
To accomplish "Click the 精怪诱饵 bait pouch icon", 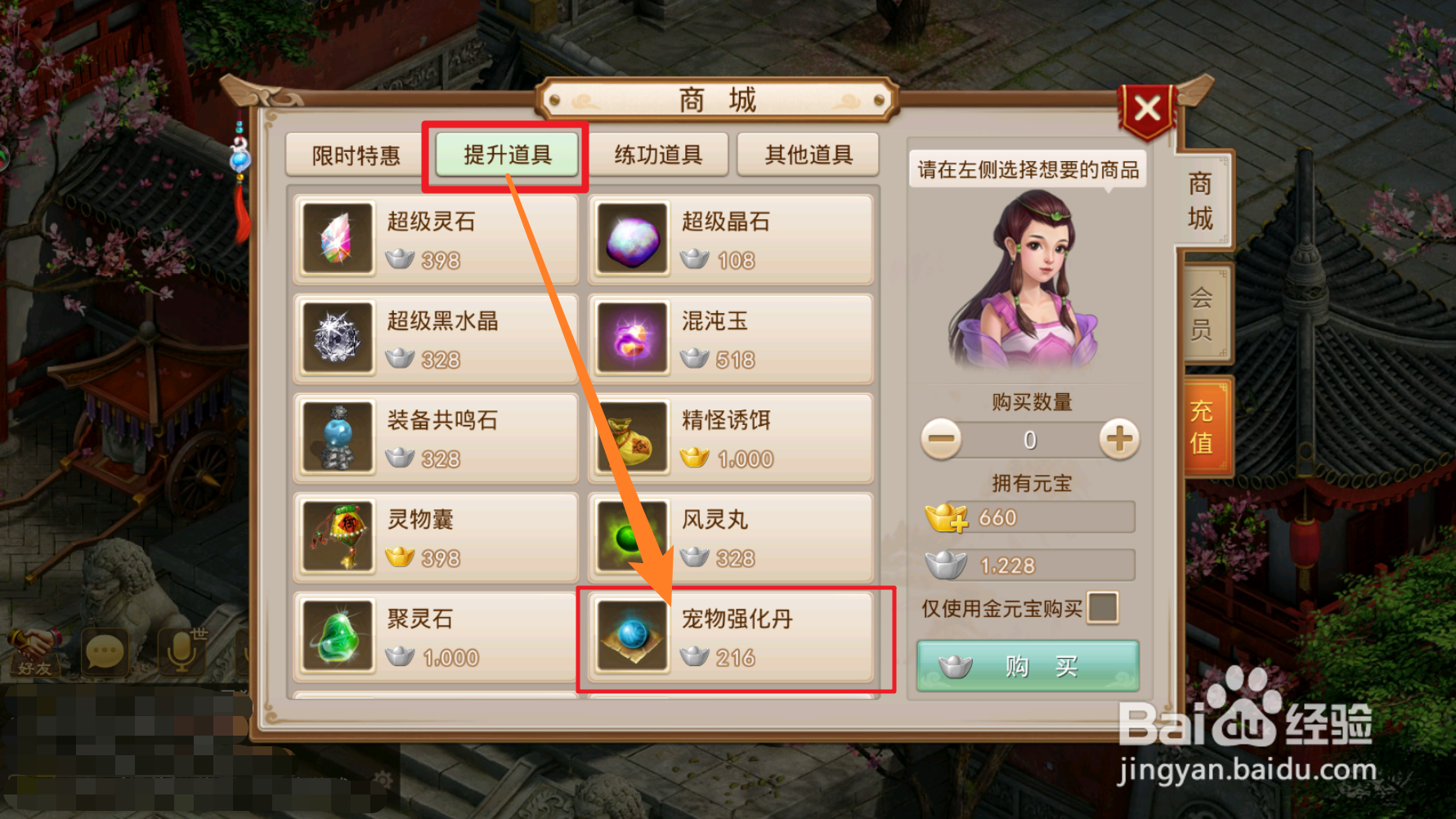I will coord(632,438).
